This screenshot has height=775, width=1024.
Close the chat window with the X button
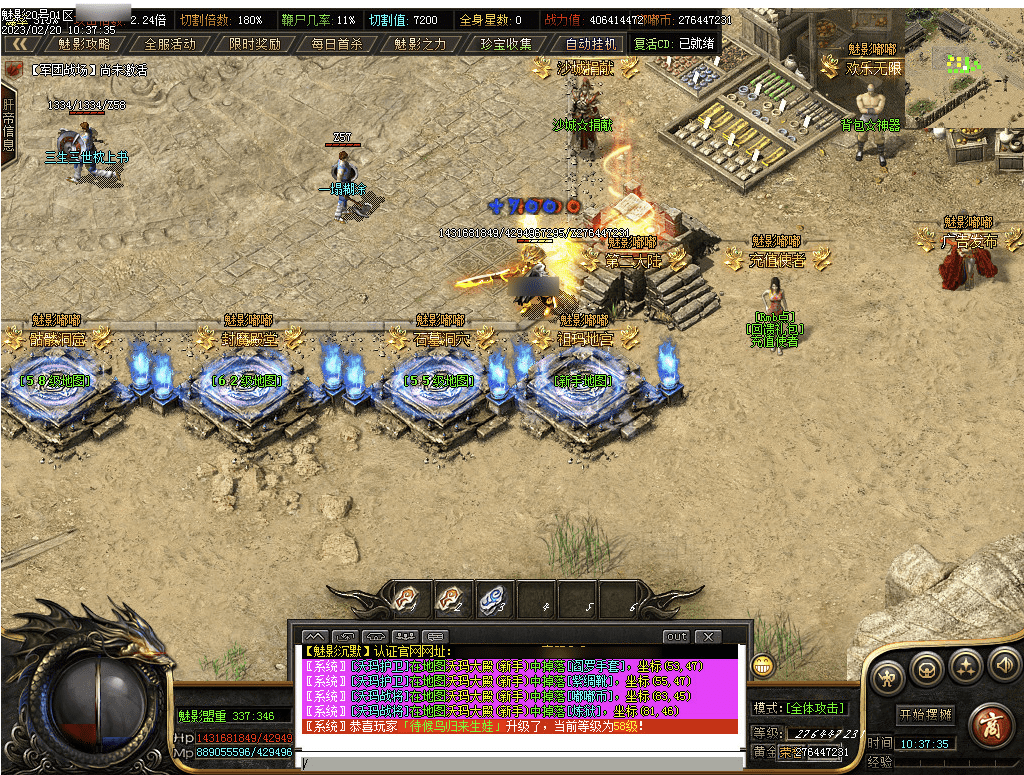[707, 636]
